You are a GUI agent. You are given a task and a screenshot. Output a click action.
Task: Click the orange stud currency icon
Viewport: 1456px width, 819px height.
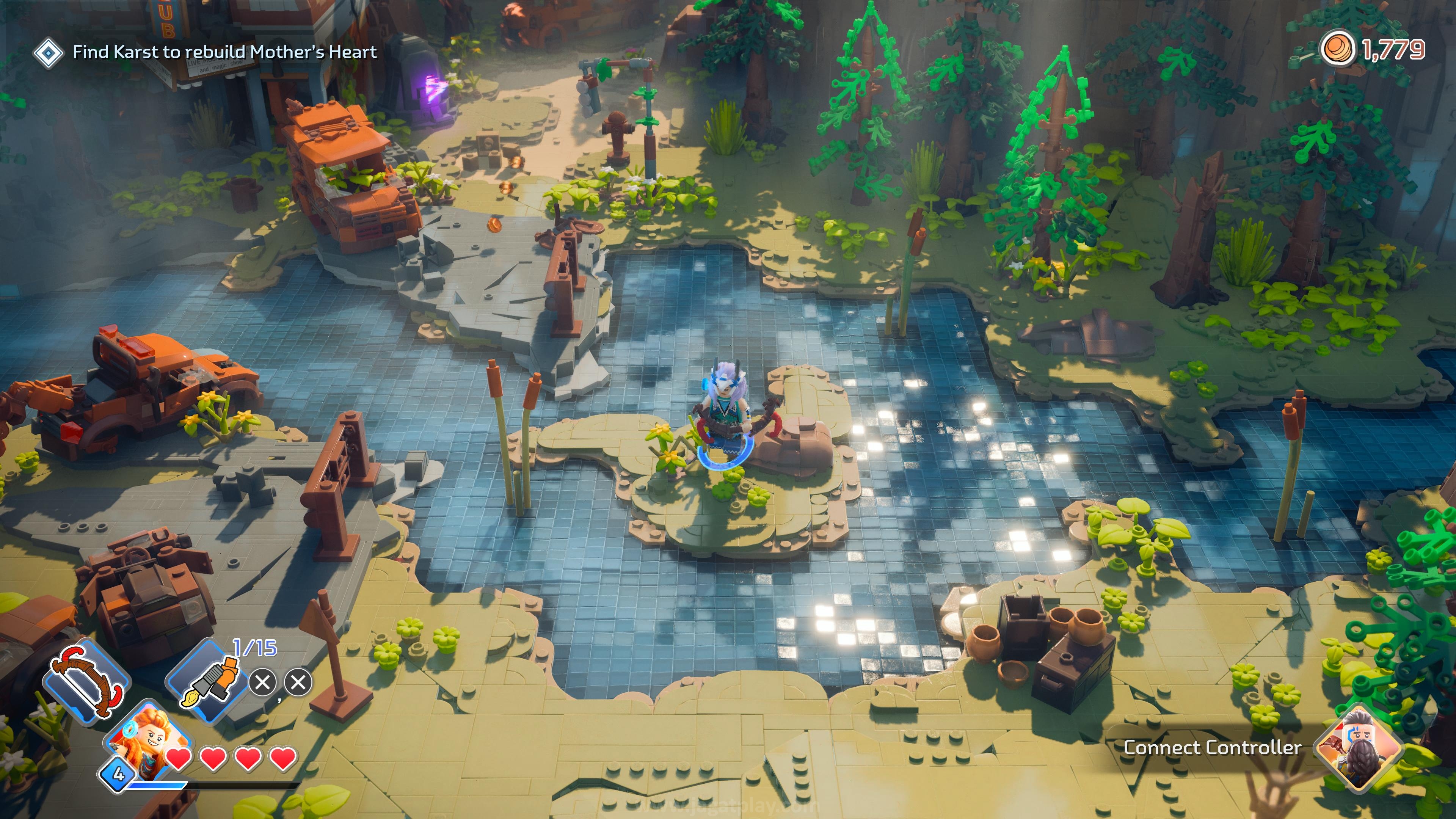pyautogui.click(x=1338, y=49)
